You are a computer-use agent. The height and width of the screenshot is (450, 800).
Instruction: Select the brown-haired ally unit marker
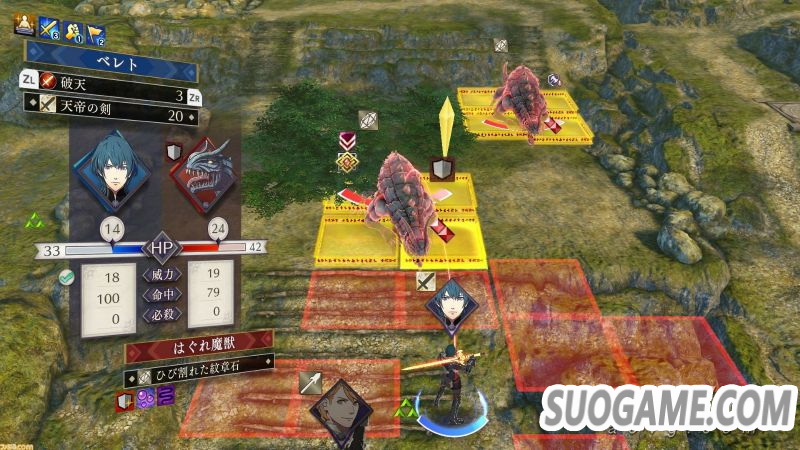(338, 410)
